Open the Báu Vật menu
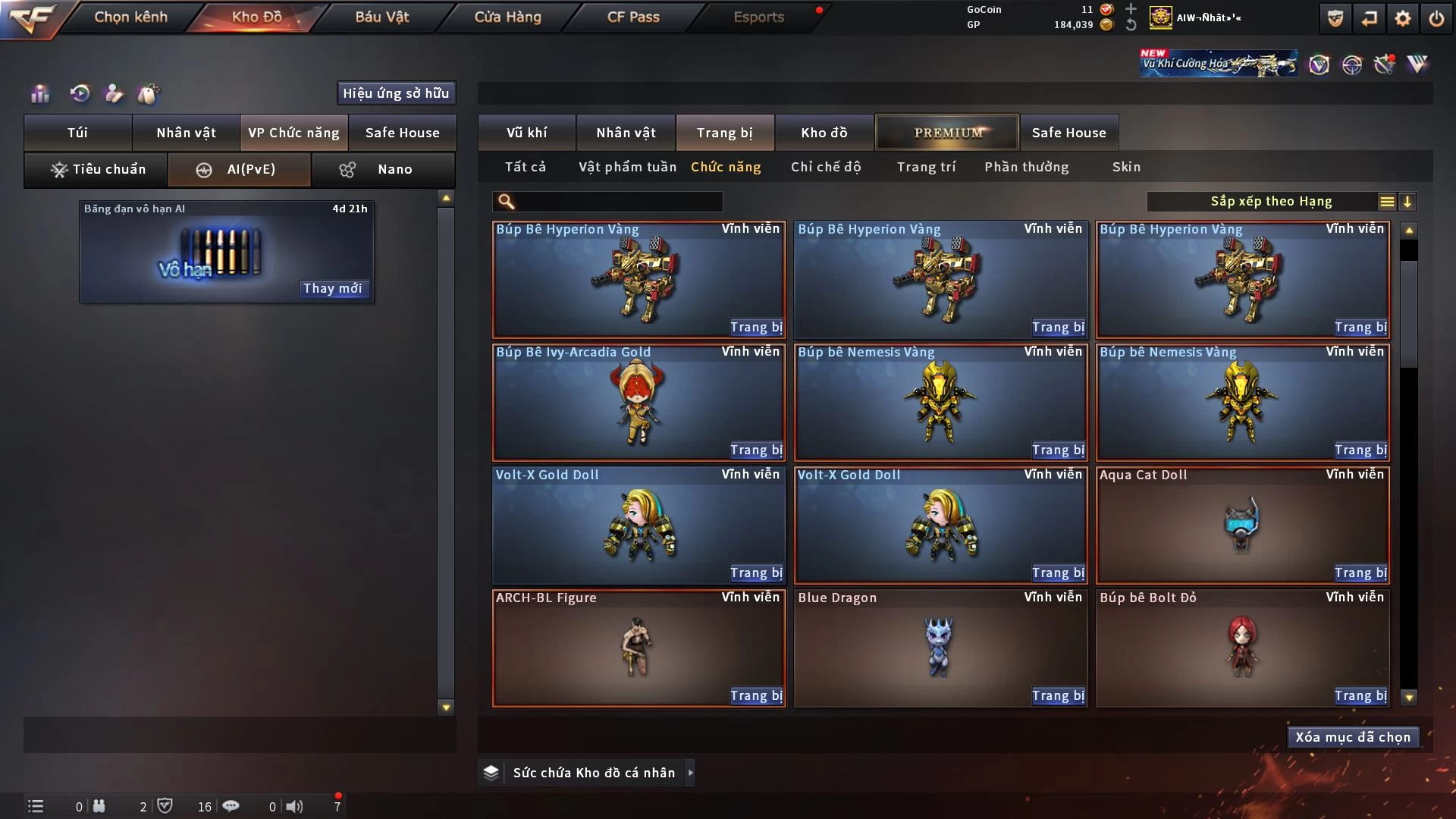Screen dimensions: 1456x819 coord(381,17)
